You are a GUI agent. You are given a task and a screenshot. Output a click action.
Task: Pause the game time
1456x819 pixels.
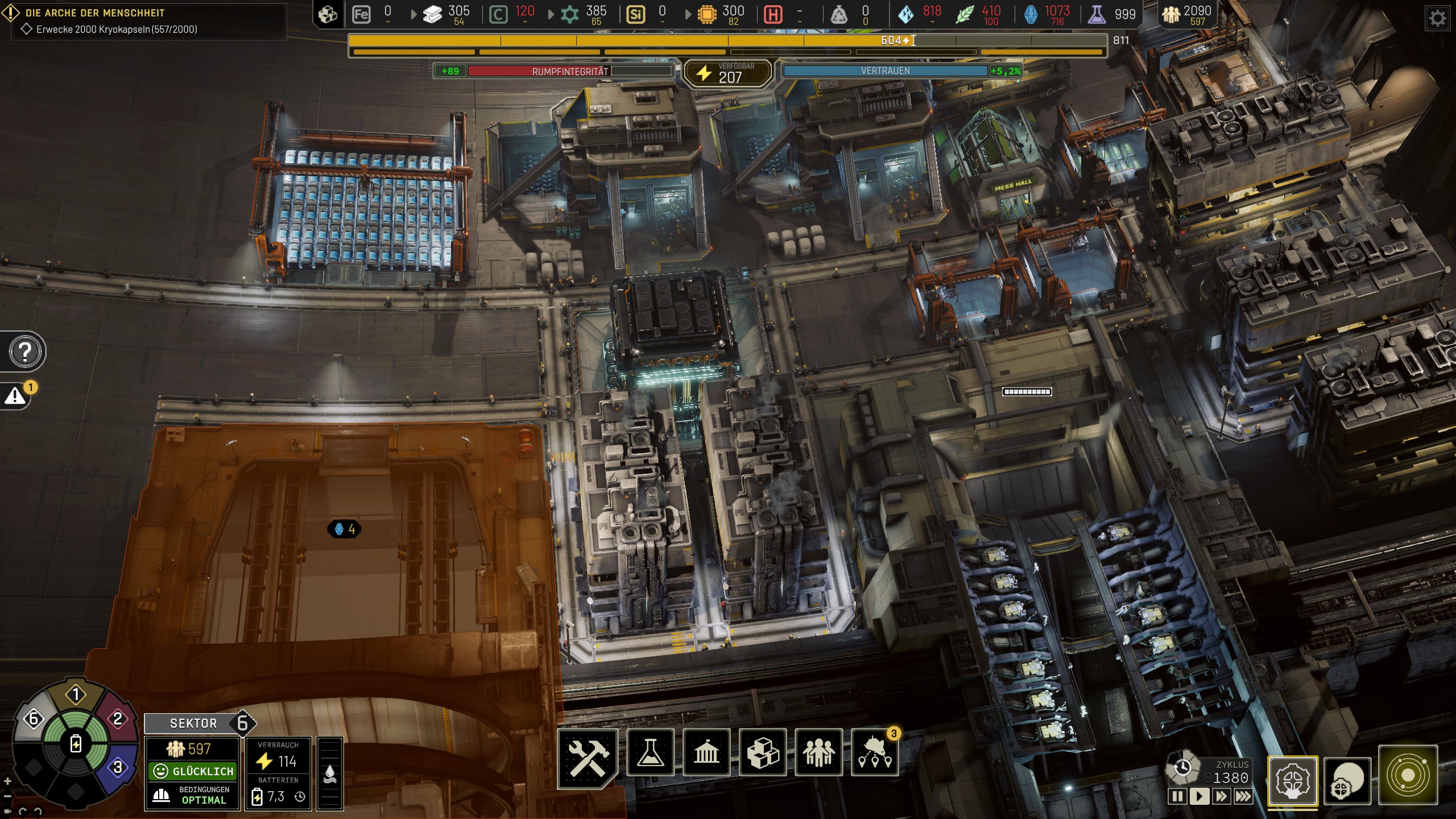pyautogui.click(x=1177, y=796)
